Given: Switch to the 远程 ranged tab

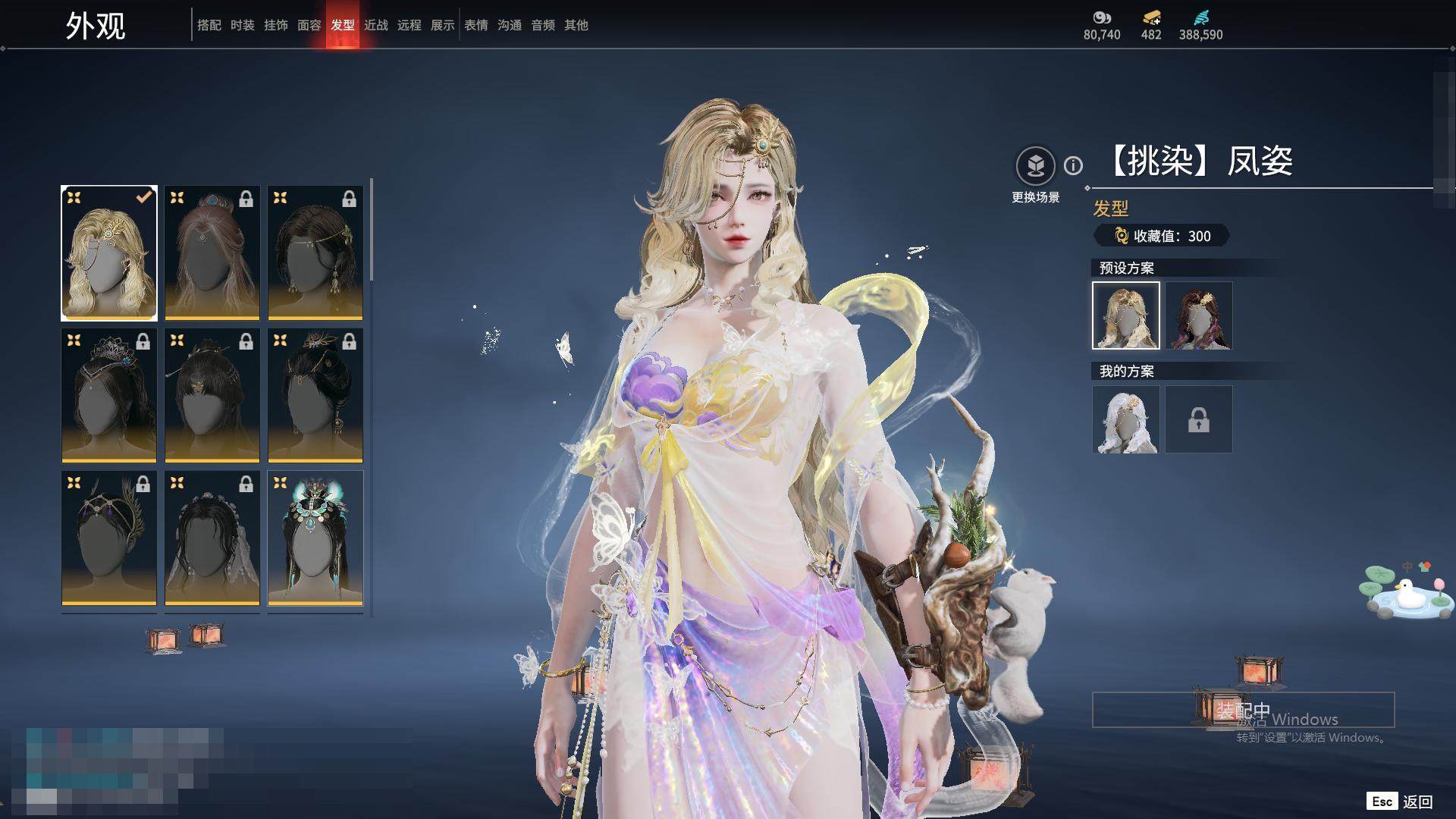Looking at the screenshot, I should tap(409, 25).
